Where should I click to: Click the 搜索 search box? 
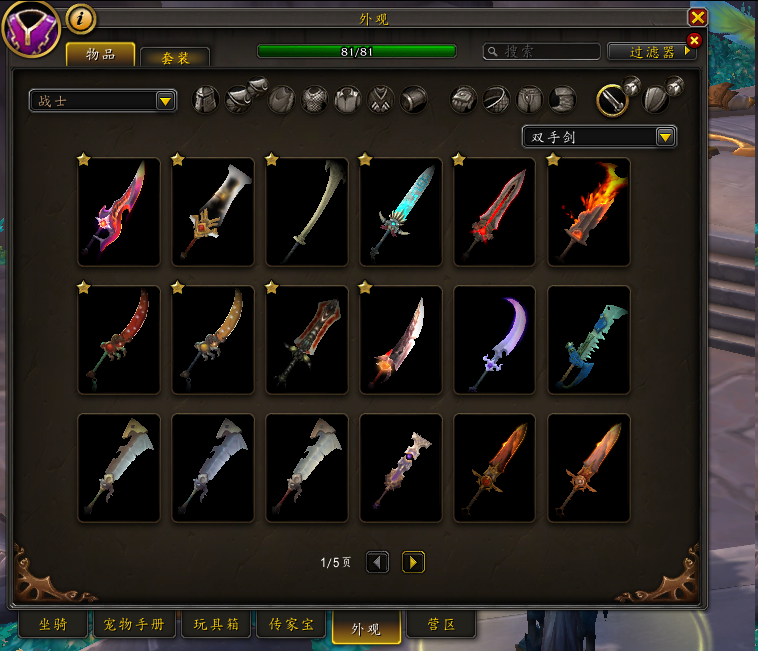[x=541, y=51]
